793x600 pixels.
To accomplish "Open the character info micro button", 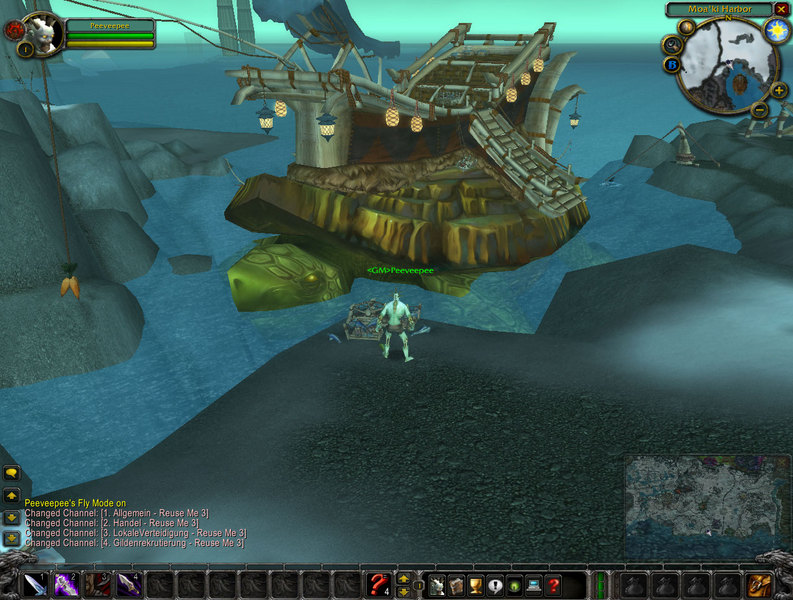I will [437, 585].
